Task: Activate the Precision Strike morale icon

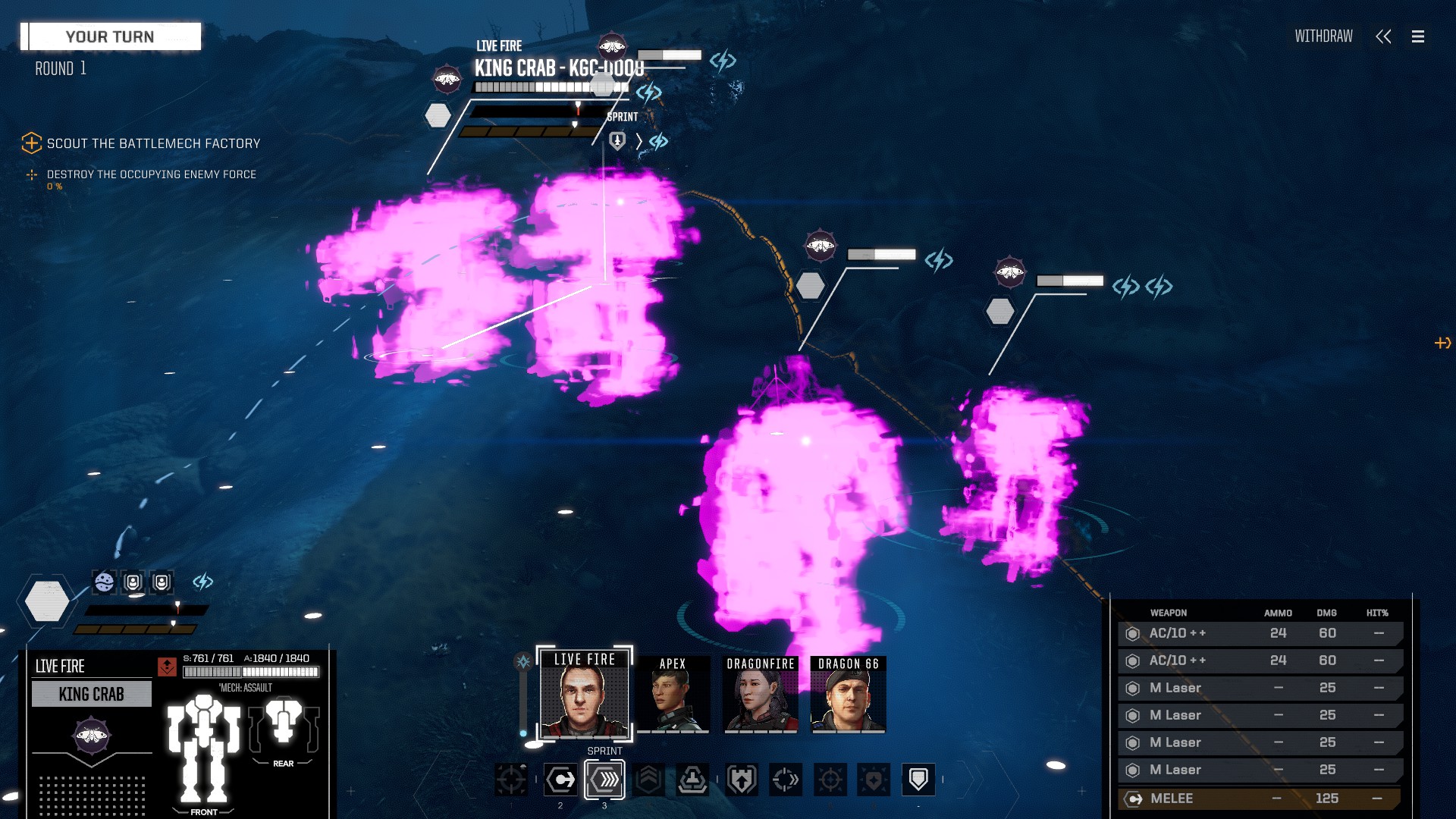Action: (x=831, y=779)
